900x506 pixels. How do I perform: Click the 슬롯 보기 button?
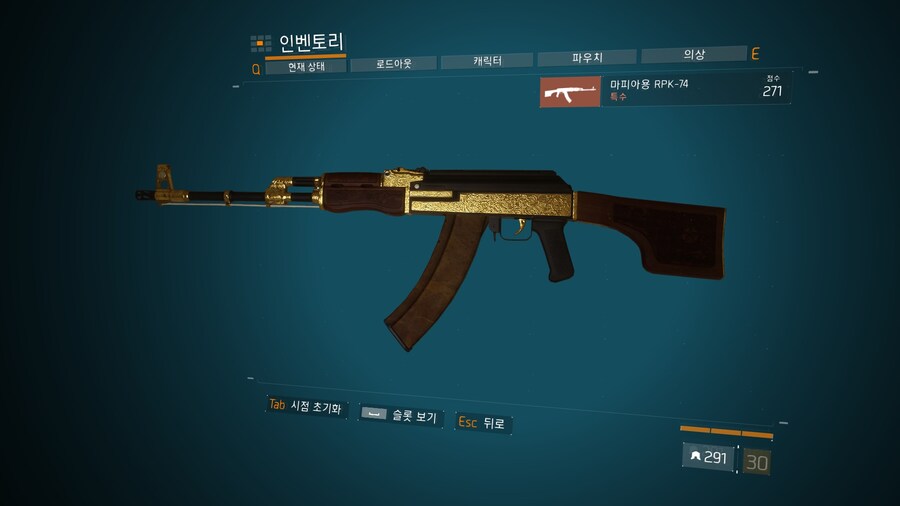(x=400, y=415)
